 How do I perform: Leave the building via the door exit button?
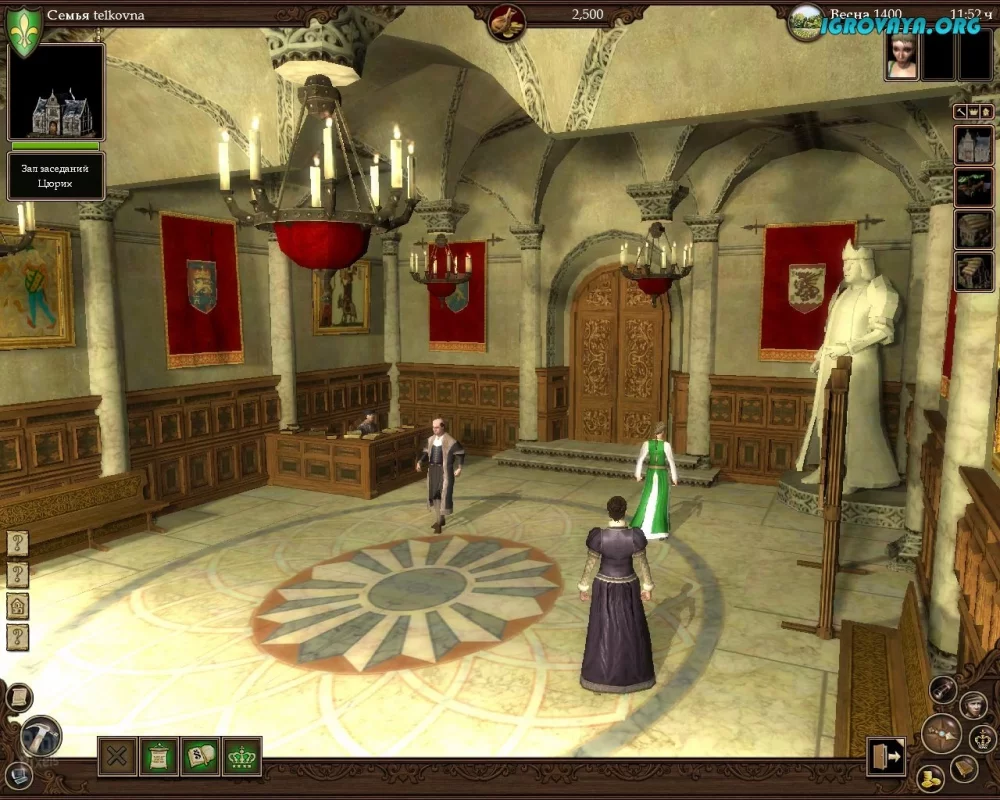(x=886, y=755)
